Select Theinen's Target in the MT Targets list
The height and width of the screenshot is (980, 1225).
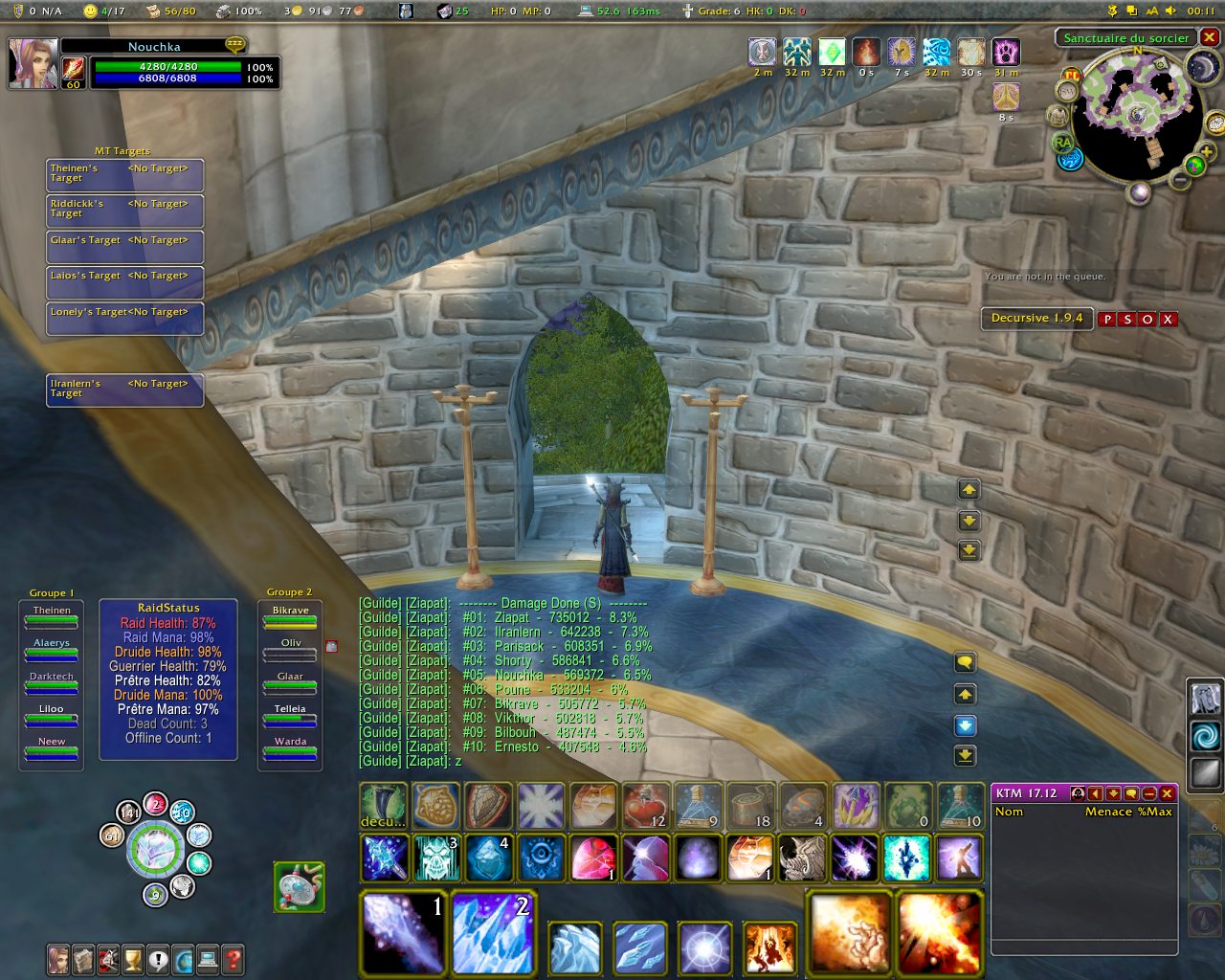pyautogui.click(x=124, y=174)
